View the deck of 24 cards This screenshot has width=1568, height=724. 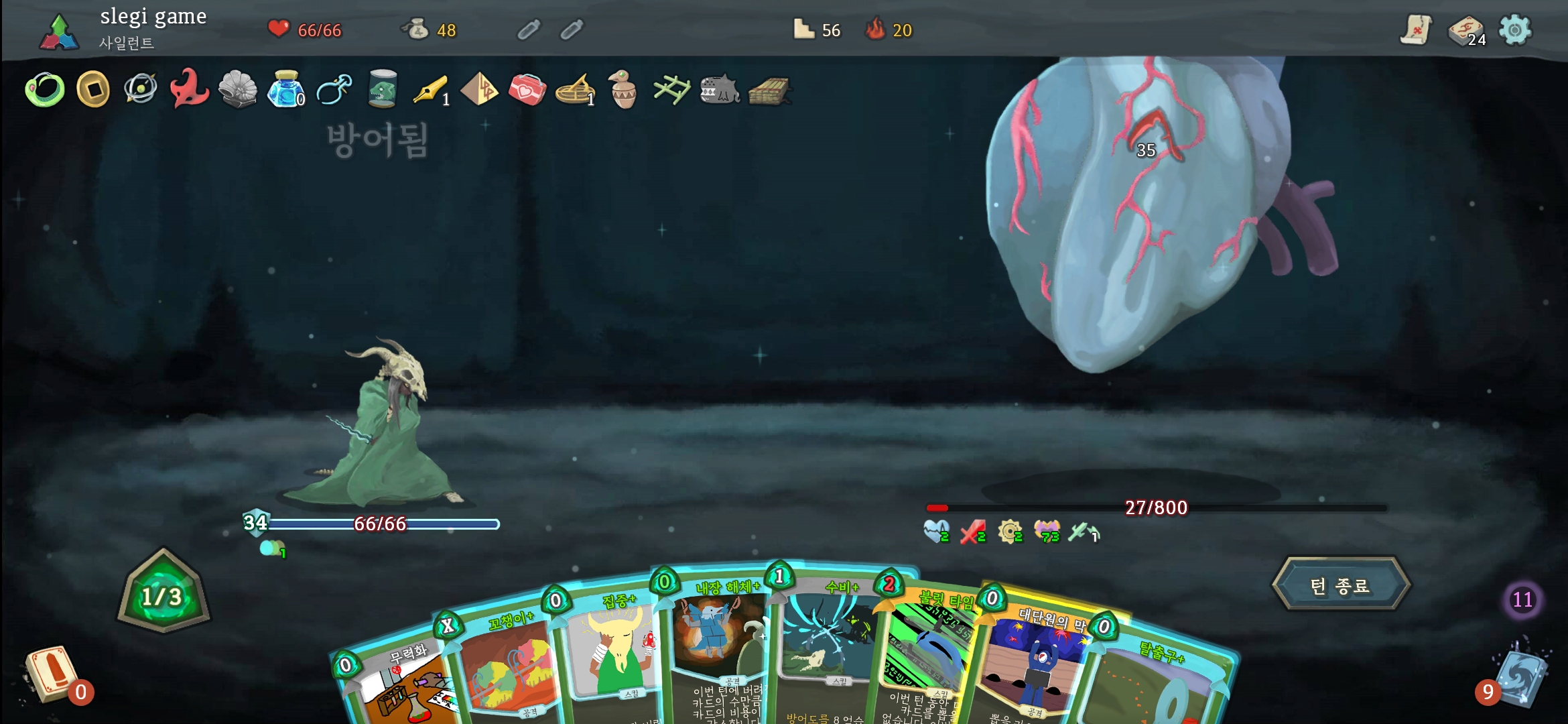click(1466, 31)
